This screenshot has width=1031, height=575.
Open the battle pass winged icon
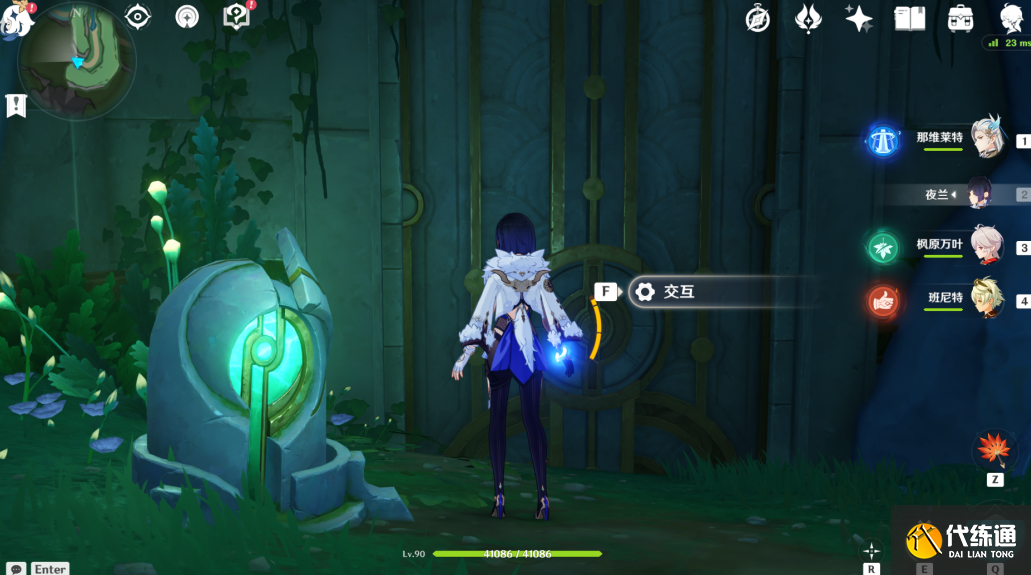pyautogui.click(x=808, y=19)
